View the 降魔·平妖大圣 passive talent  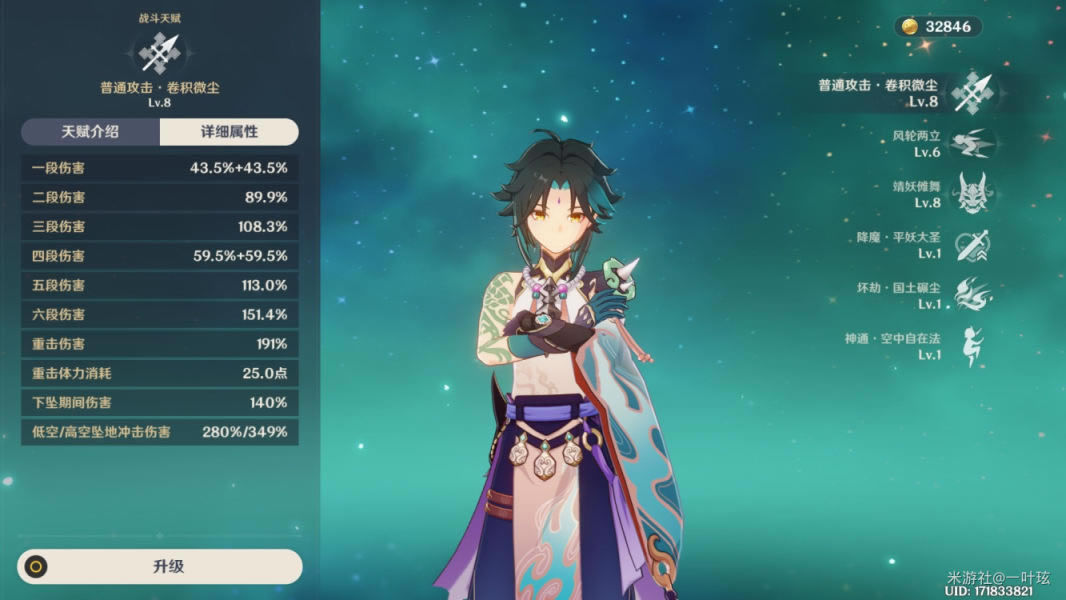(x=969, y=246)
